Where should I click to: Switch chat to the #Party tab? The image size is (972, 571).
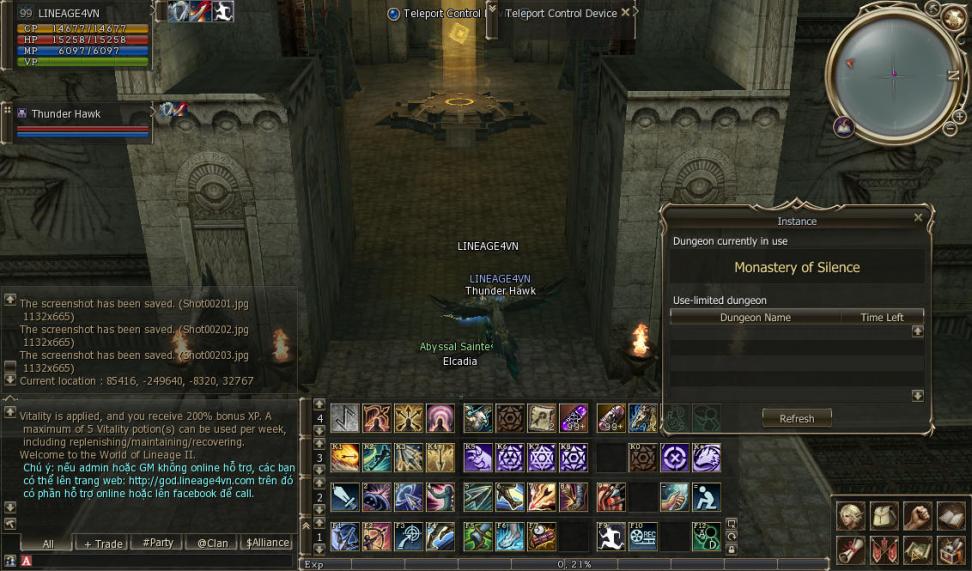click(157, 543)
